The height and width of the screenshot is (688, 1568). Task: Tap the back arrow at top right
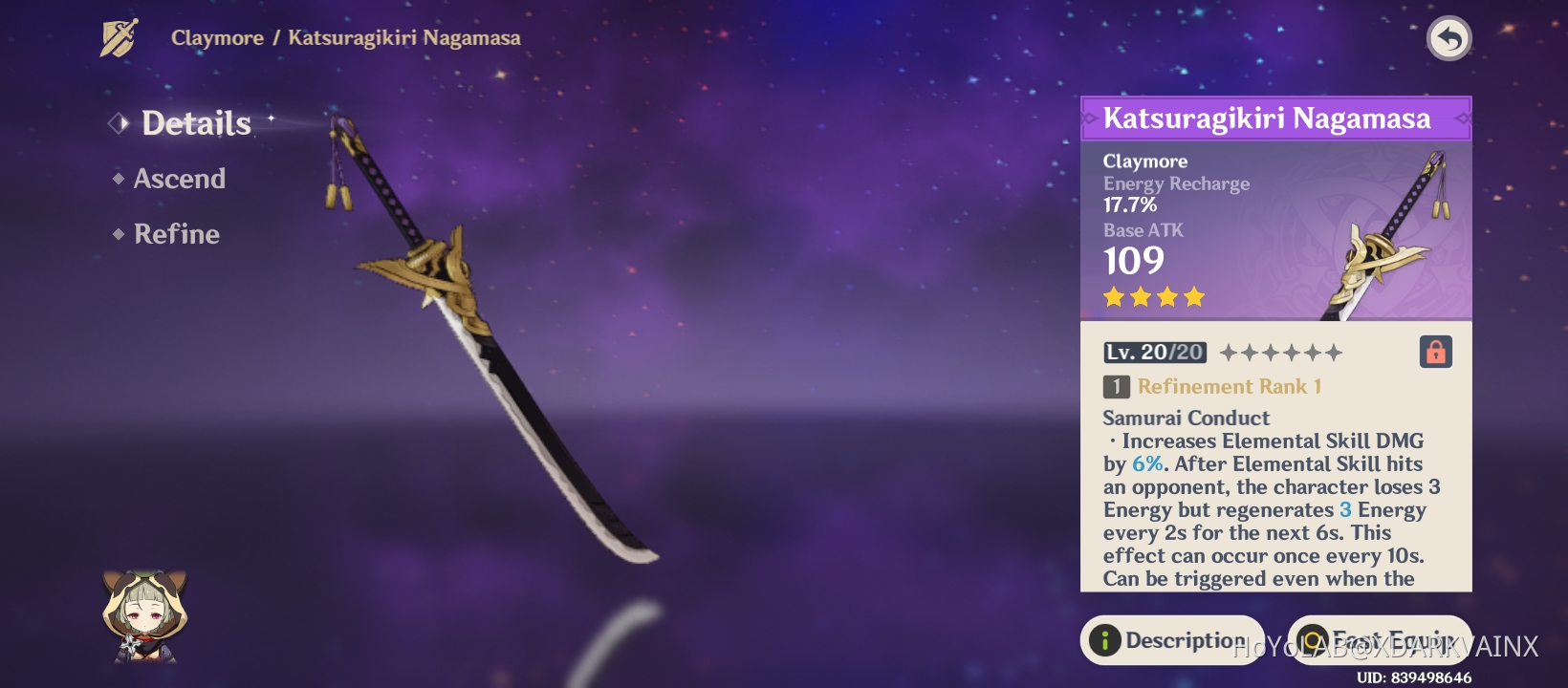point(1450,38)
